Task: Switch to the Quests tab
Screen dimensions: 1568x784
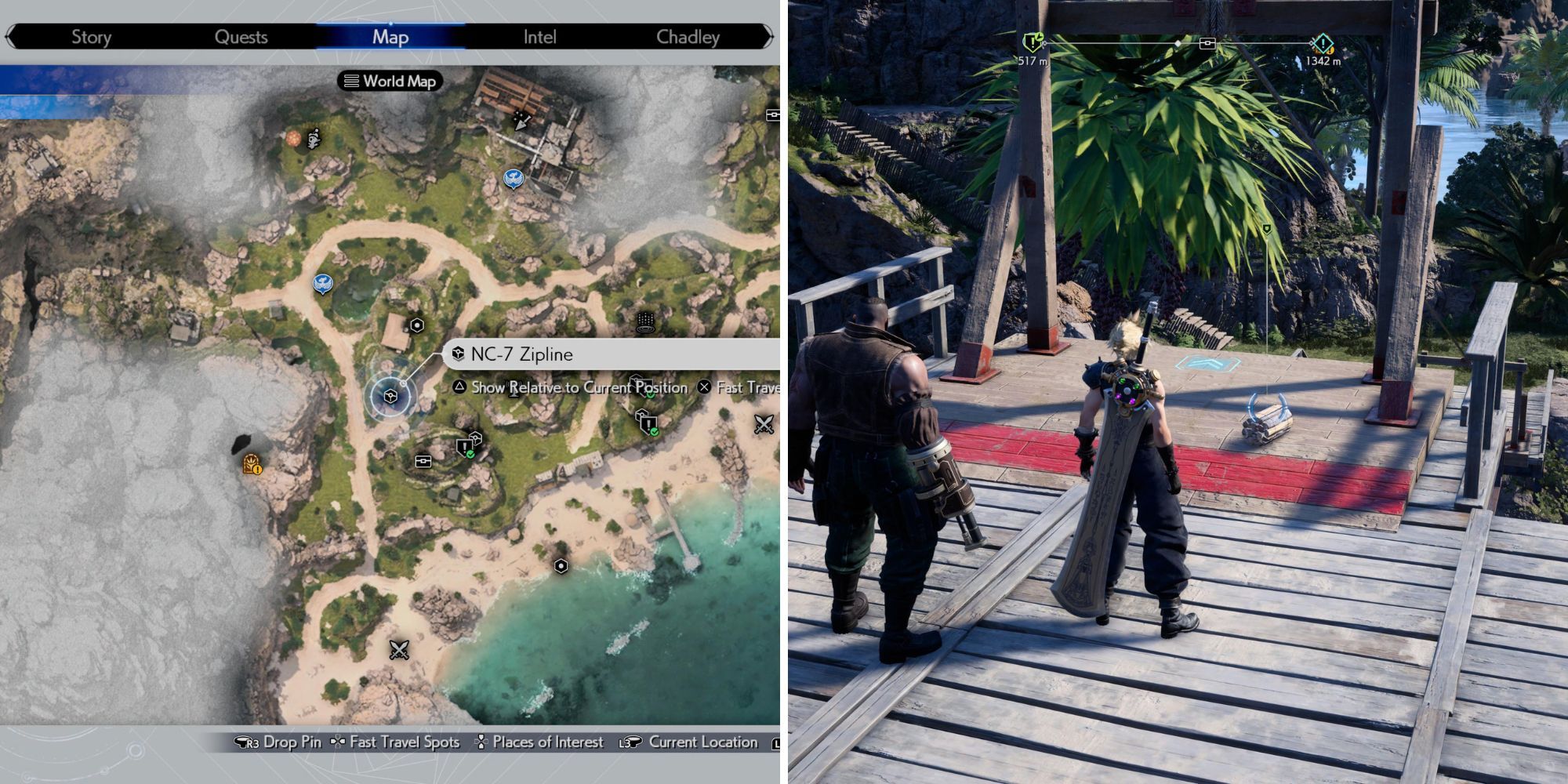Action: coord(241,36)
